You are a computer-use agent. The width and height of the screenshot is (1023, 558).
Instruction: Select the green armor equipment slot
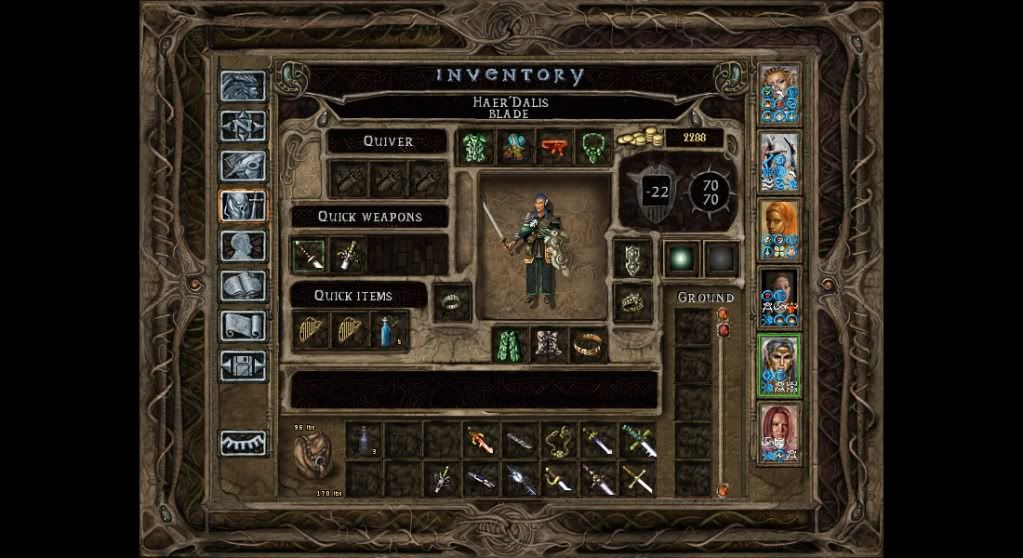(x=475, y=147)
